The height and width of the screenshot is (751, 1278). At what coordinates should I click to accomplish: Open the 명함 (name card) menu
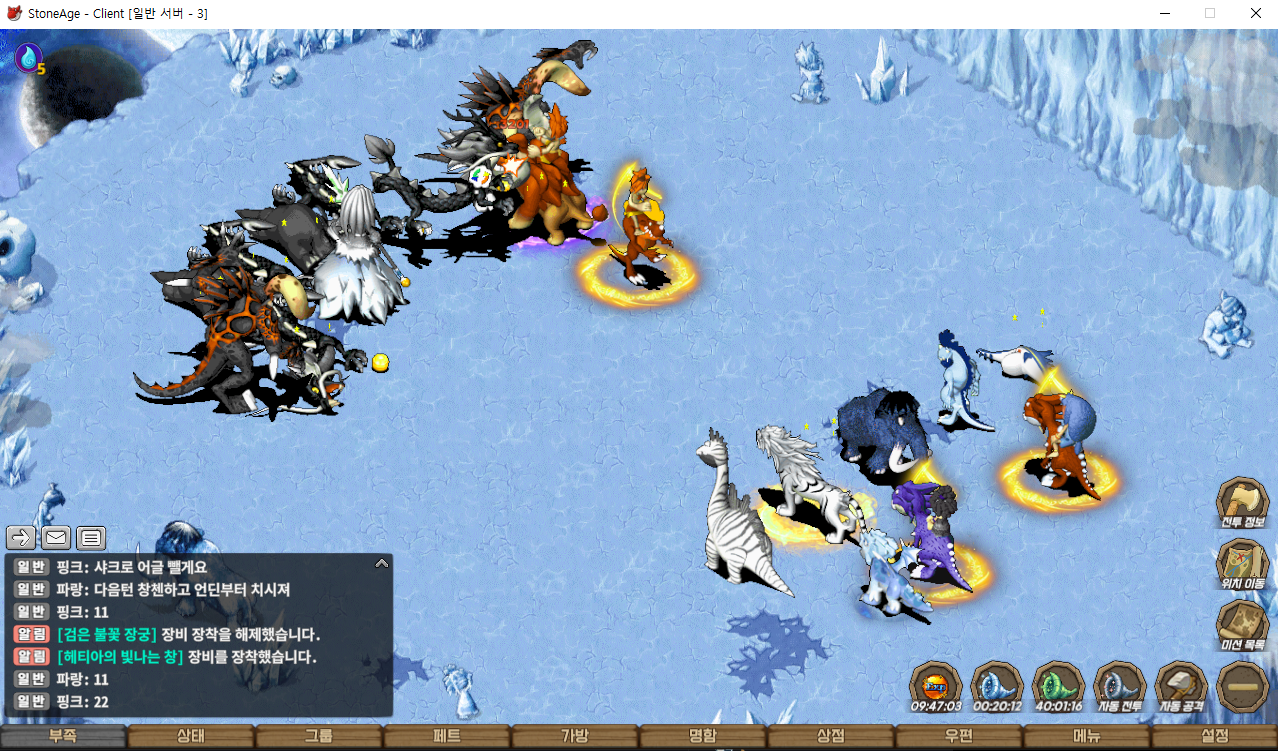pos(703,737)
